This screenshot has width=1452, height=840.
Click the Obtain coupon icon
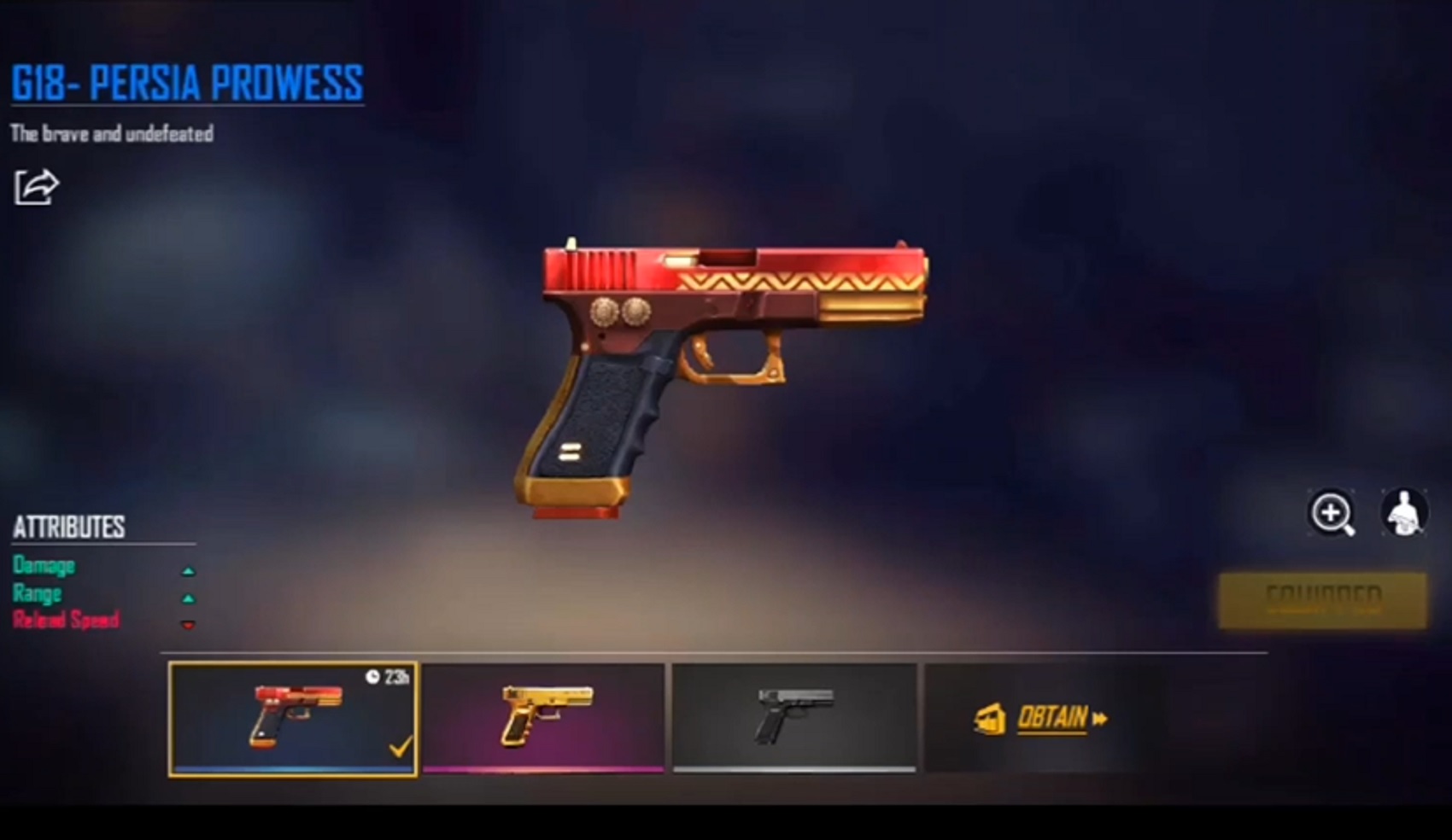991,720
